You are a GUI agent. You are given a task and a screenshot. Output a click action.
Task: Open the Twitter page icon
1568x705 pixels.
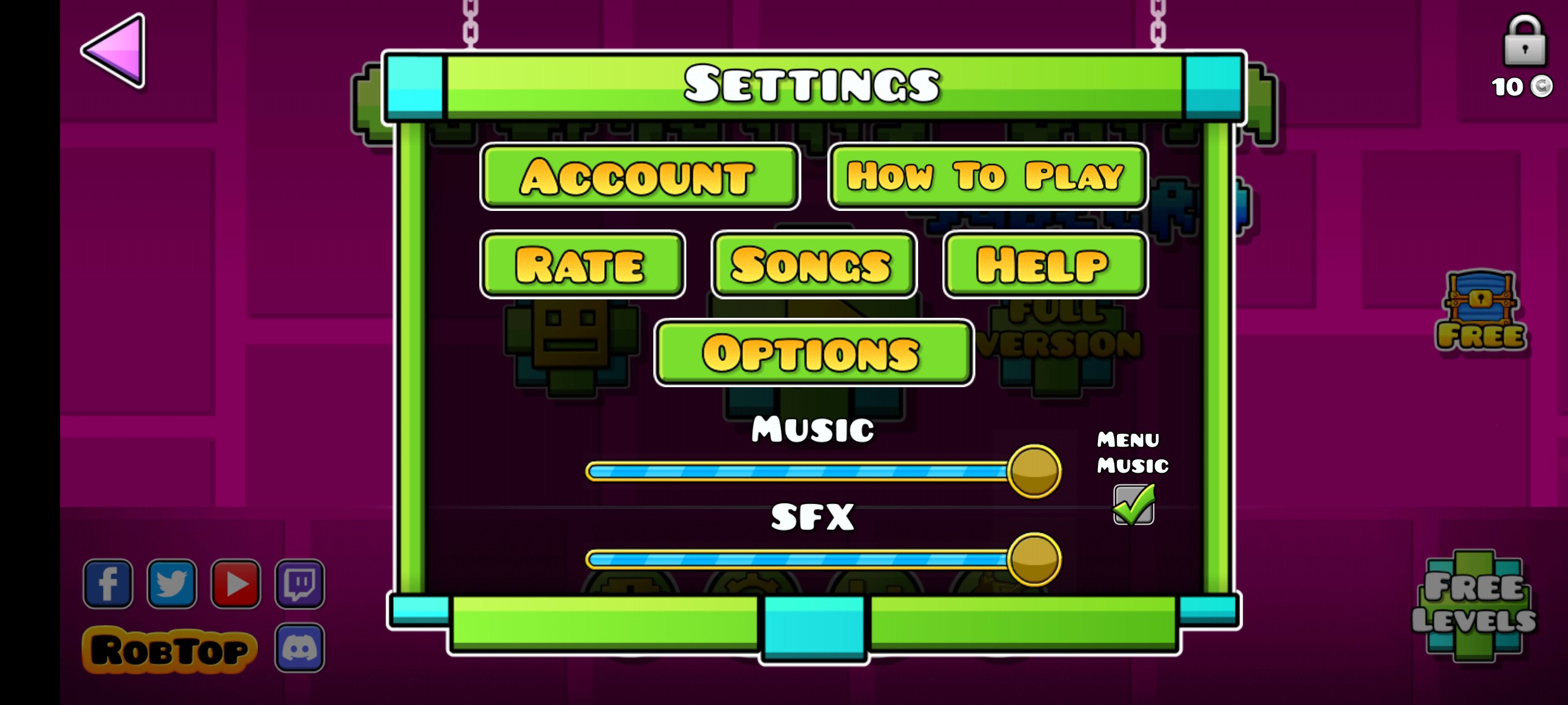coord(172,584)
